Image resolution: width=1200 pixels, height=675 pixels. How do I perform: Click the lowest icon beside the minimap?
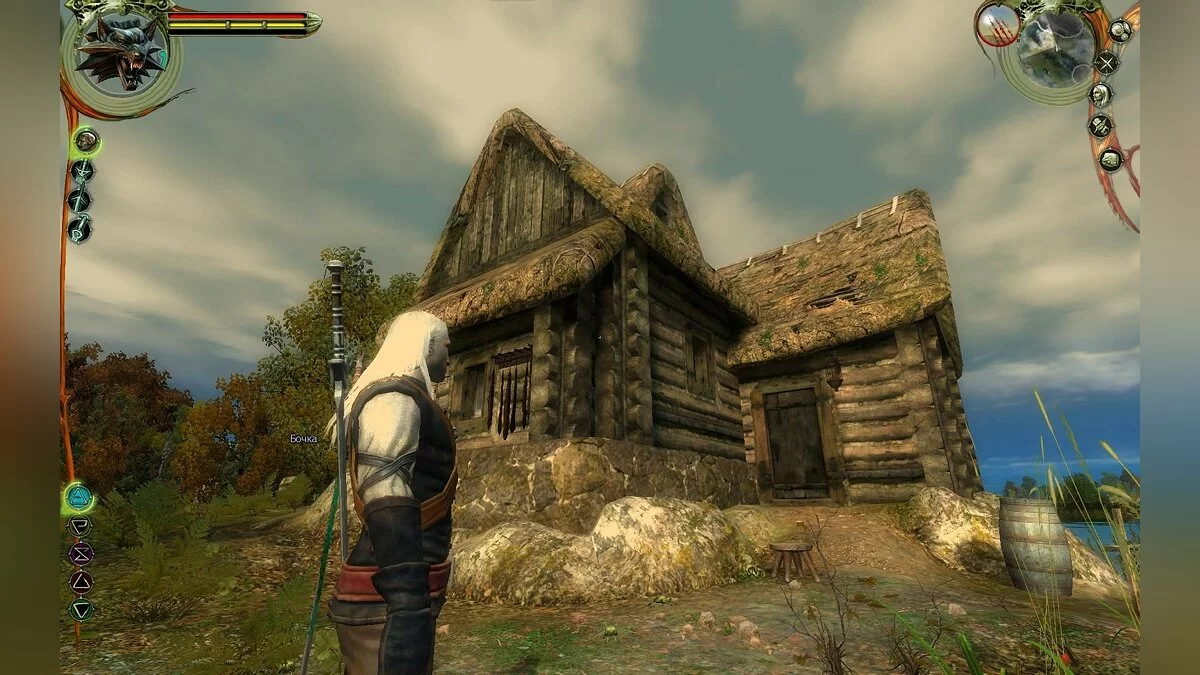pos(1111,159)
